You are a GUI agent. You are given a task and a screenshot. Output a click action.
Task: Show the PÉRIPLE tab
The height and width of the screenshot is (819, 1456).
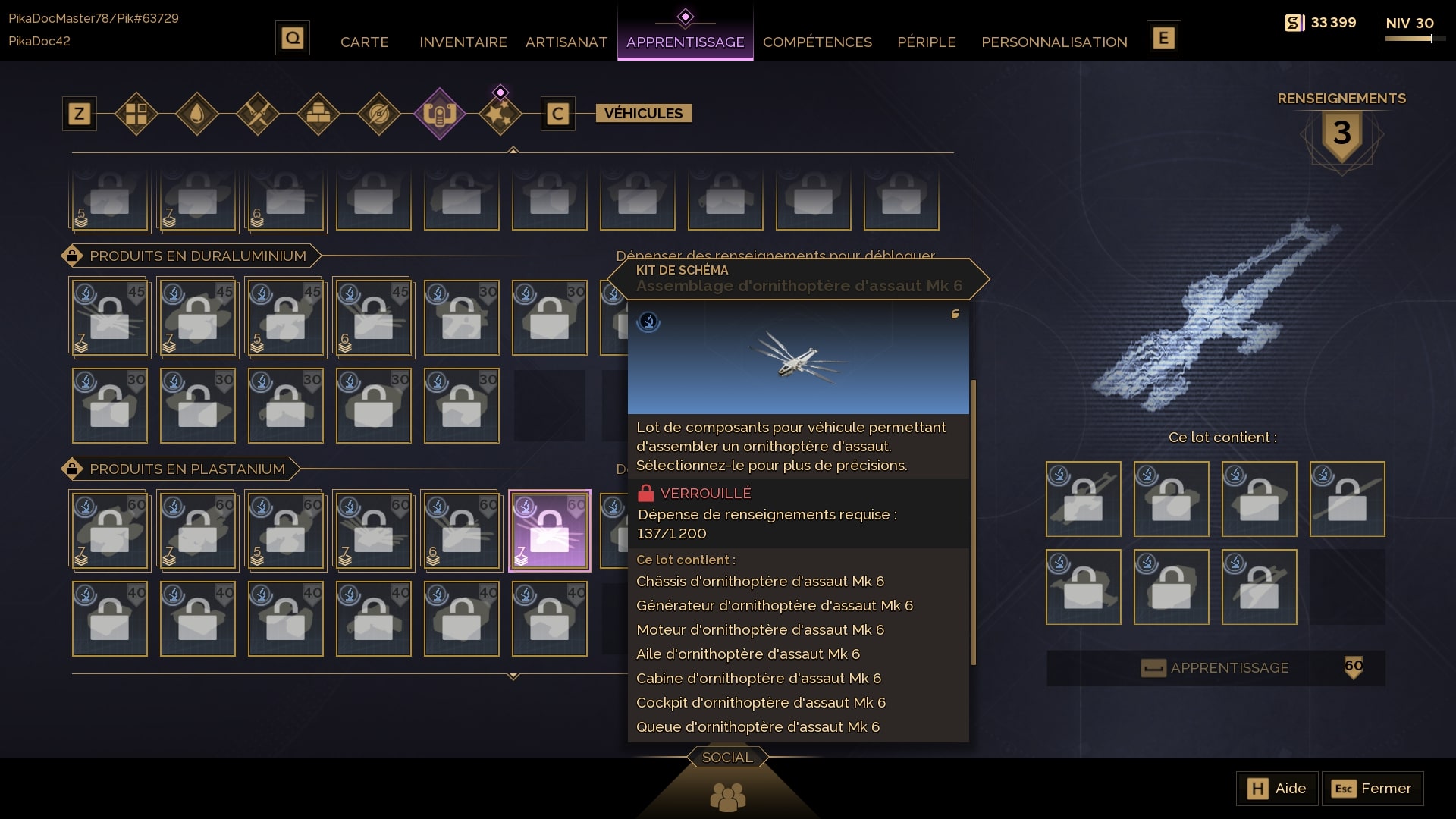coord(926,42)
